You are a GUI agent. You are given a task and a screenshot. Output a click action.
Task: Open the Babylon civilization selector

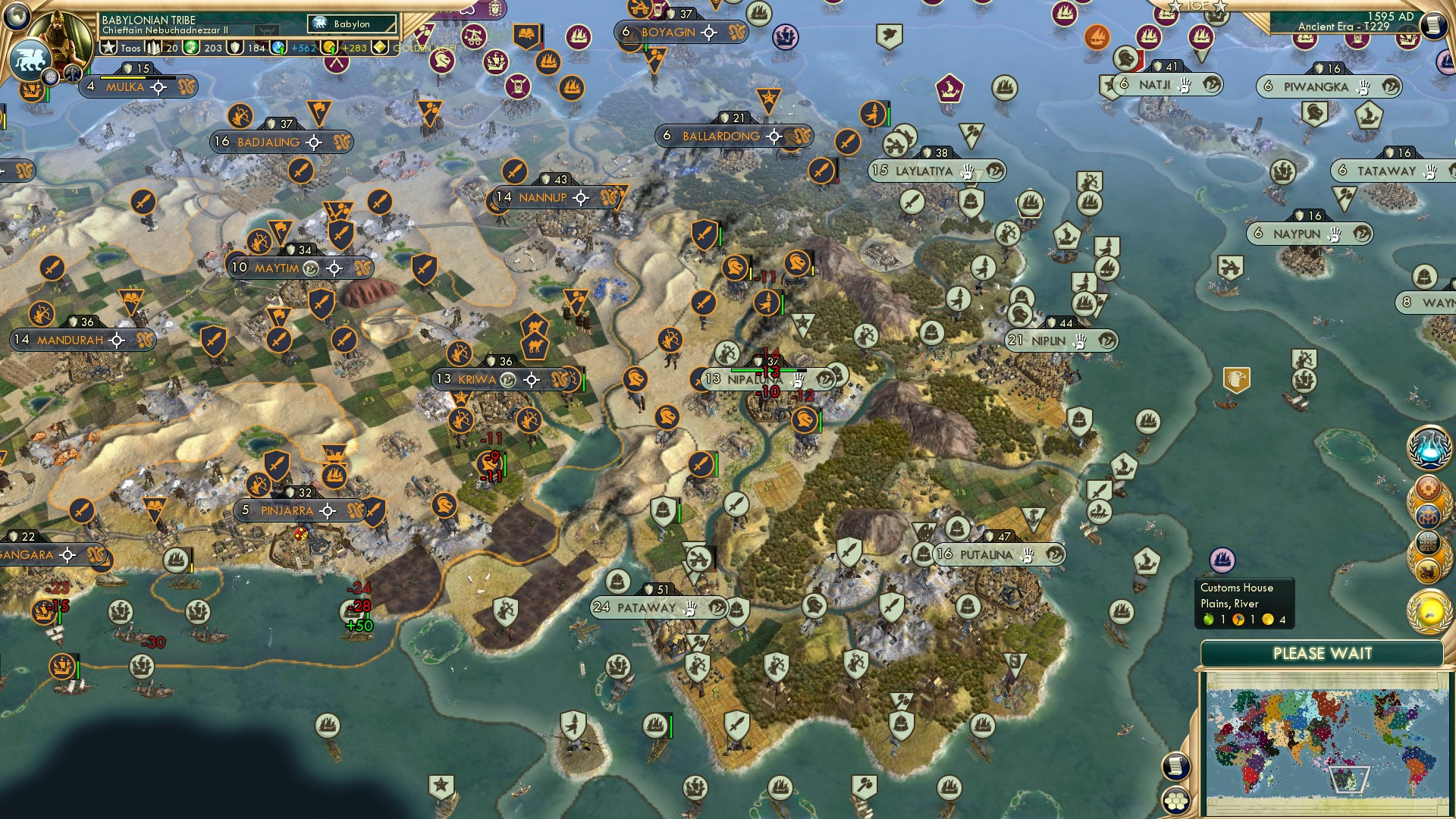(353, 24)
